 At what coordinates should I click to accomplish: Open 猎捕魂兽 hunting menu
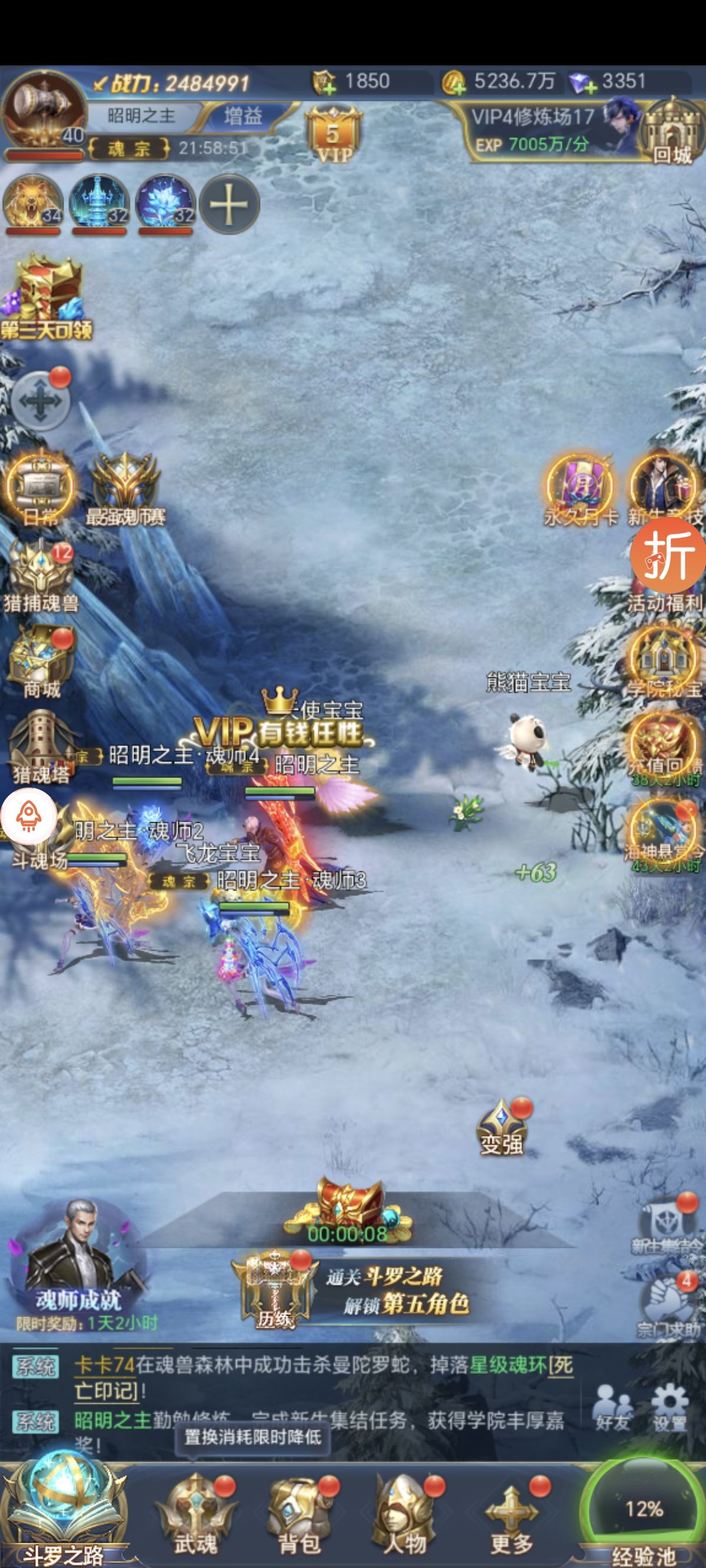click(41, 575)
